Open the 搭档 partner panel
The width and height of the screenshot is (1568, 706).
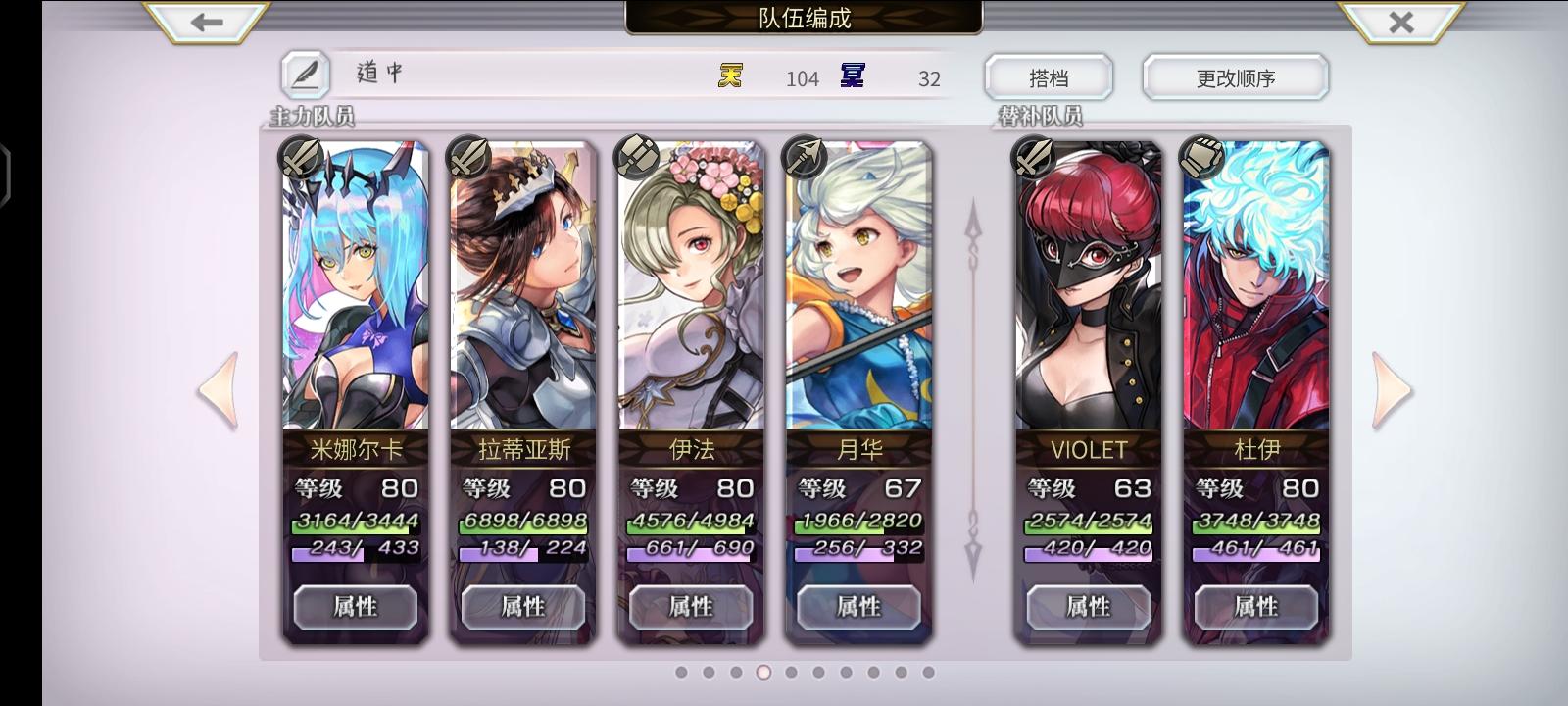pos(1051,76)
